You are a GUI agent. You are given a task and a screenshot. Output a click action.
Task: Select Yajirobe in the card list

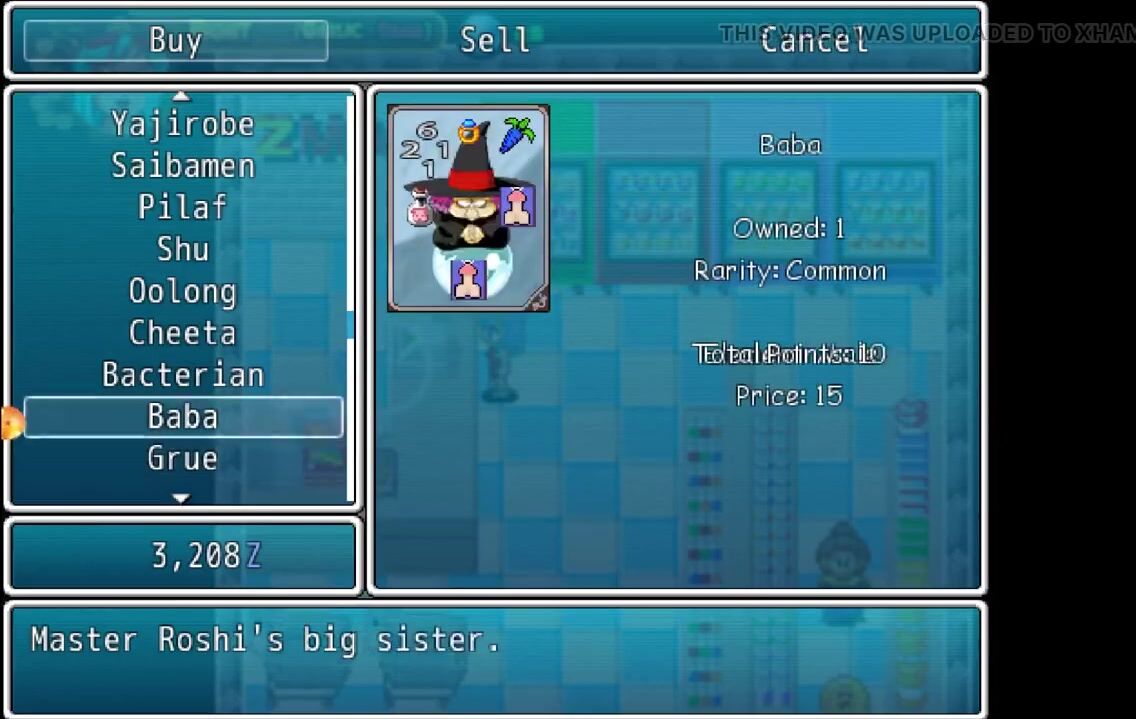pyautogui.click(x=182, y=124)
